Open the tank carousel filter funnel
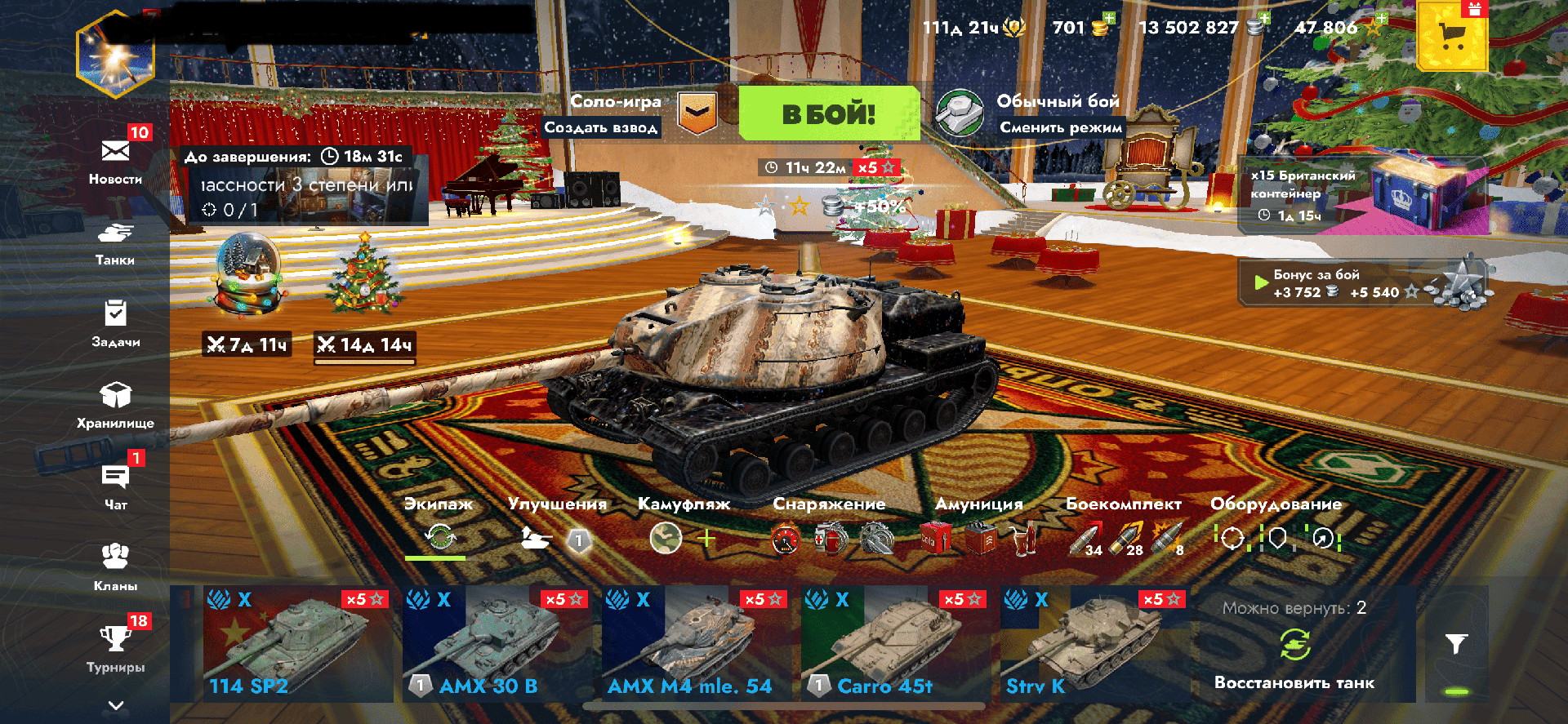The height and width of the screenshot is (724, 1568). pos(1456,644)
